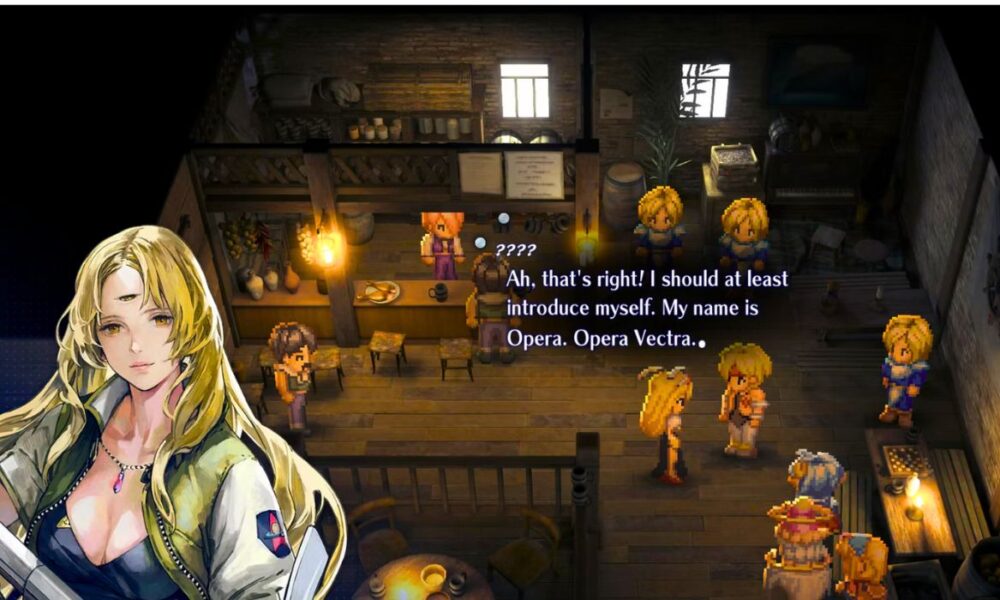1000x600 pixels.
Task: Advance dialogue using the dot after "Vectra."
Action: pyautogui.click(x=702, y=343)
